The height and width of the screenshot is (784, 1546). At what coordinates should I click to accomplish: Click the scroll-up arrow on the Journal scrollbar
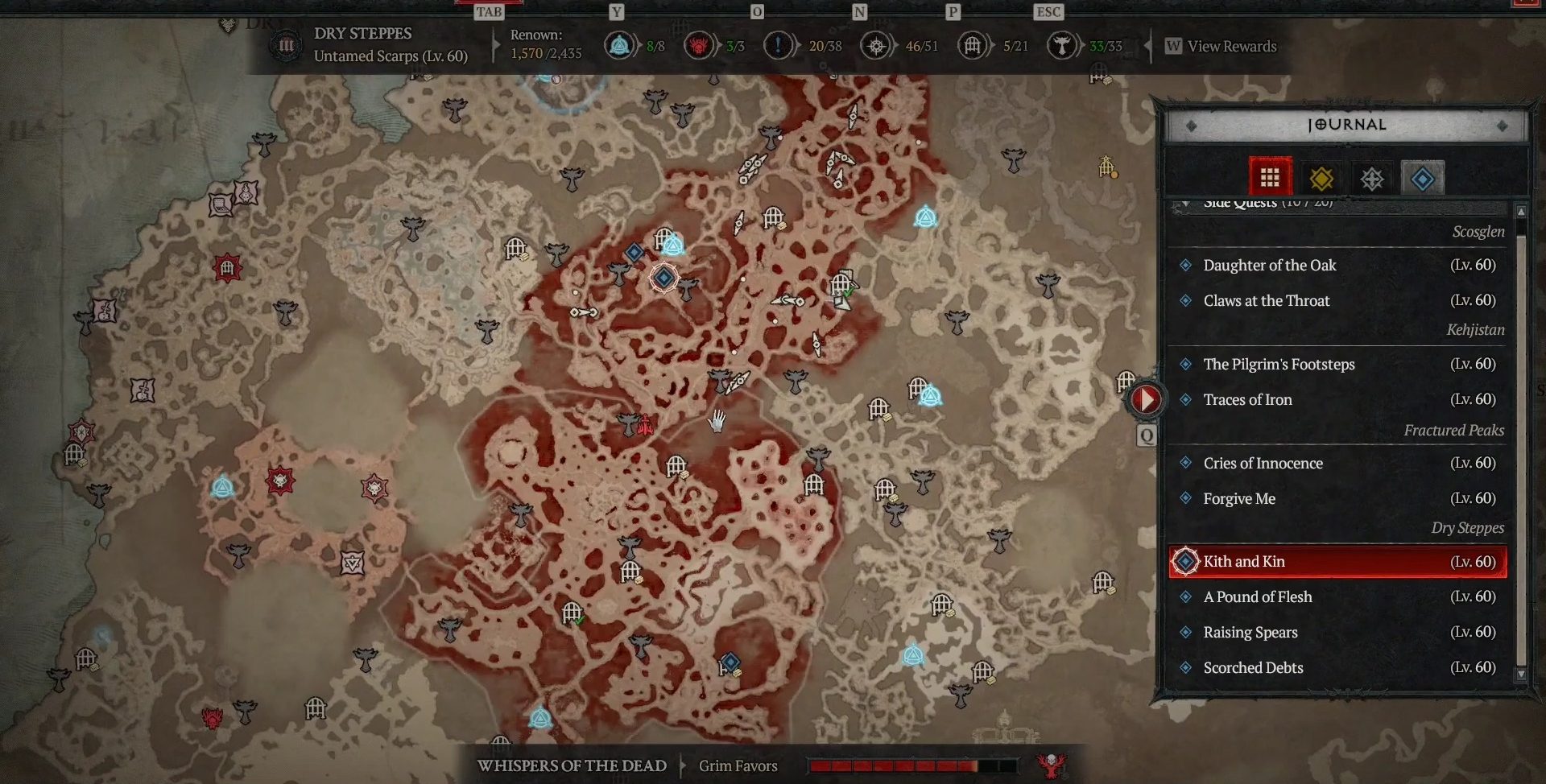1523,211
